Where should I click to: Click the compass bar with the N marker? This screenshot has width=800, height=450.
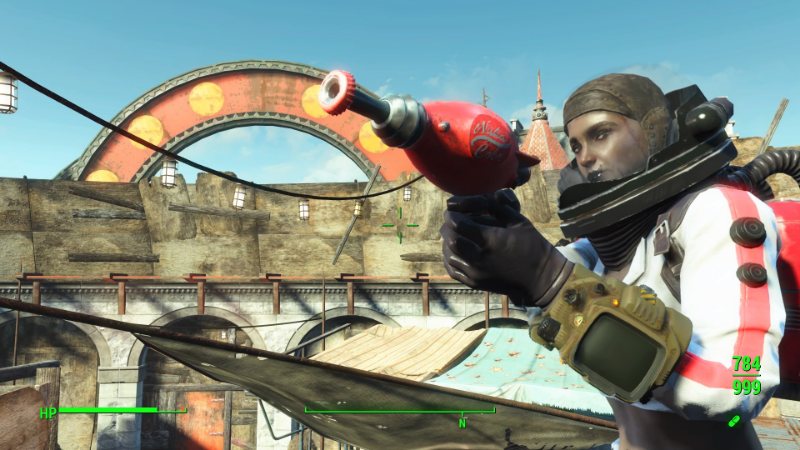click(400, 411)
